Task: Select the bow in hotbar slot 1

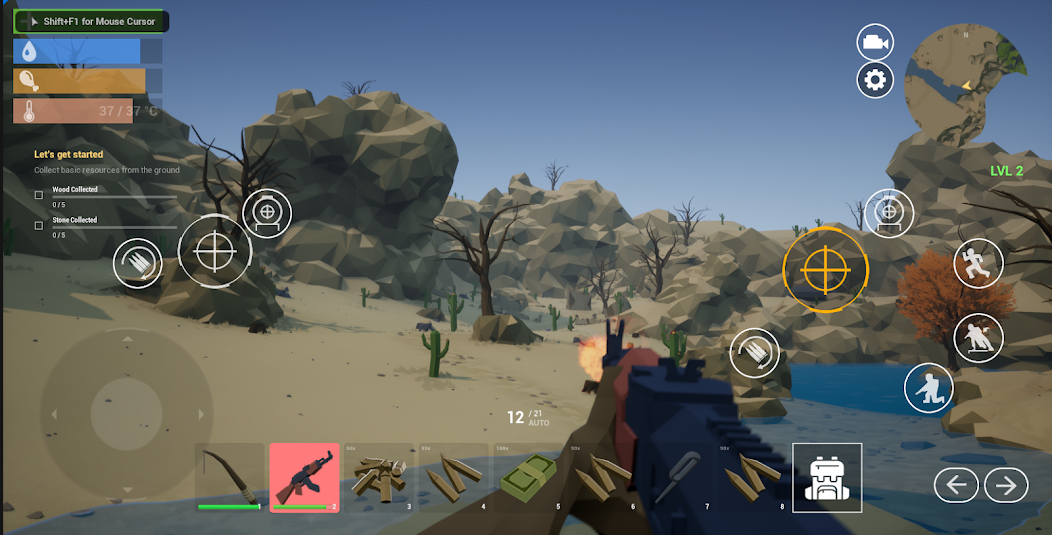Action: [229, 477]
